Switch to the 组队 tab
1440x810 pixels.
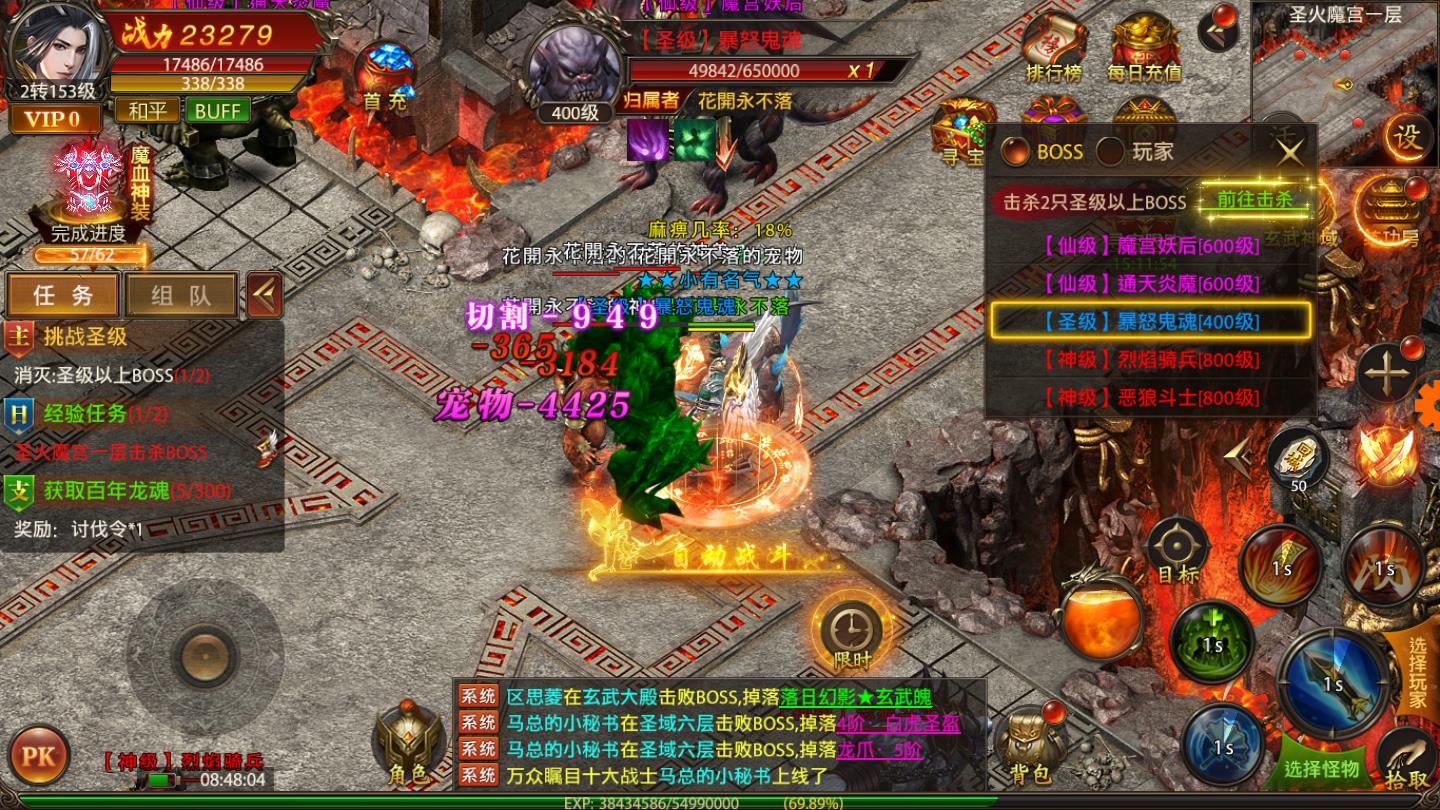(180, 294)
